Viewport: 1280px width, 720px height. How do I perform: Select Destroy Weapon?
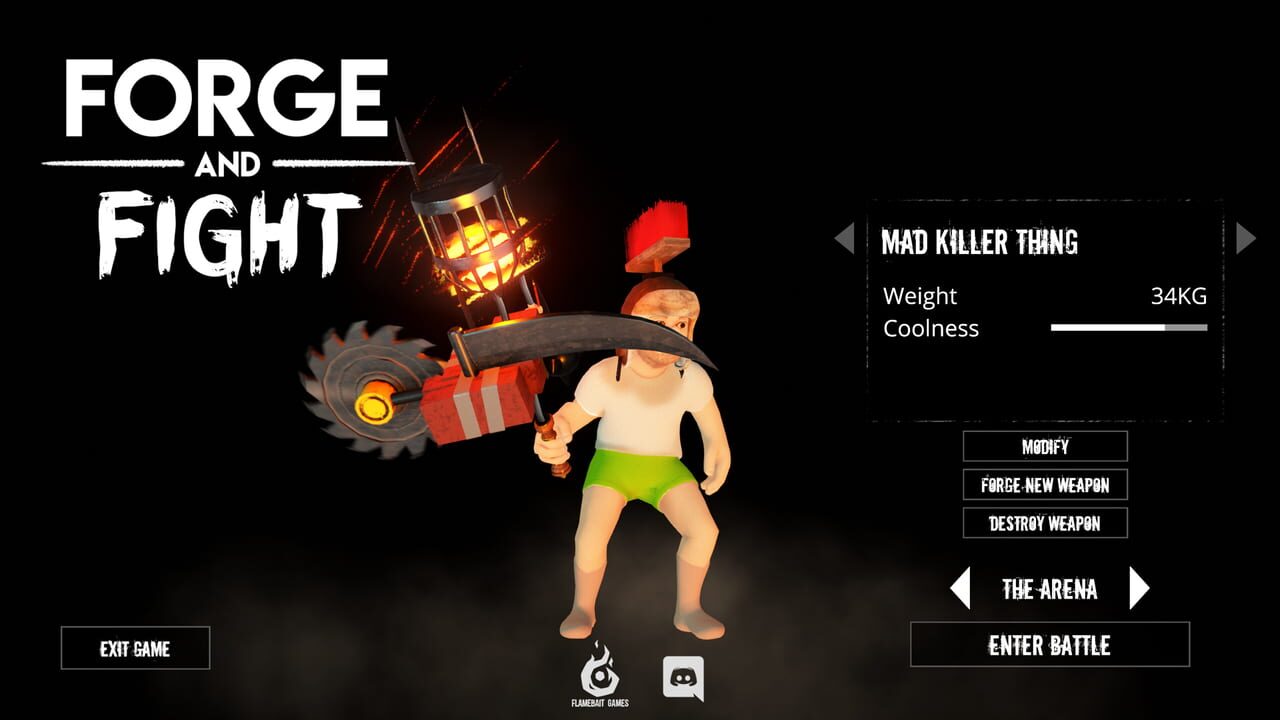pos(1043,521)
